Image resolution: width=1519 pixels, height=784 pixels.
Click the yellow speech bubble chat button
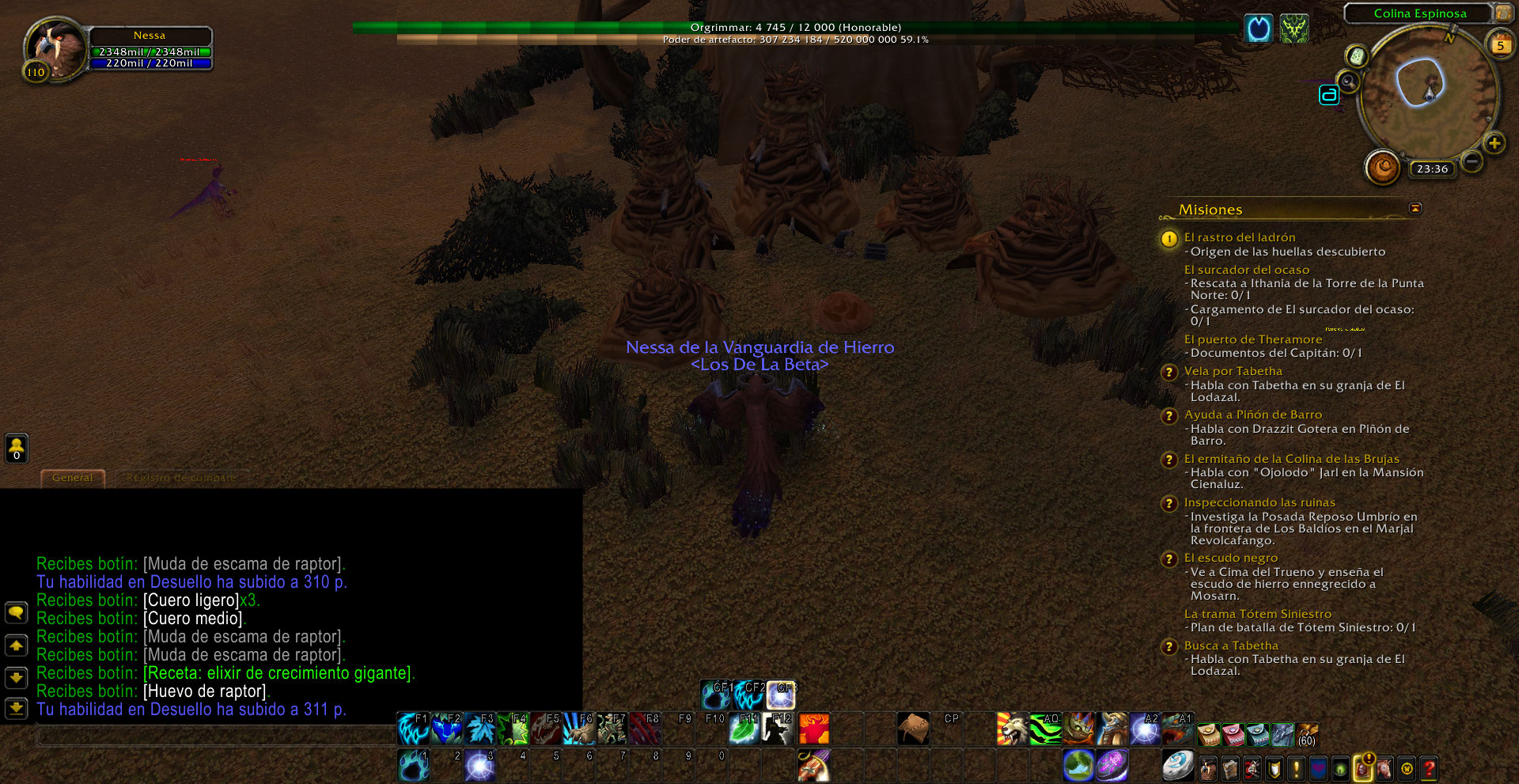pyautogui.click(x=17, y=612)
